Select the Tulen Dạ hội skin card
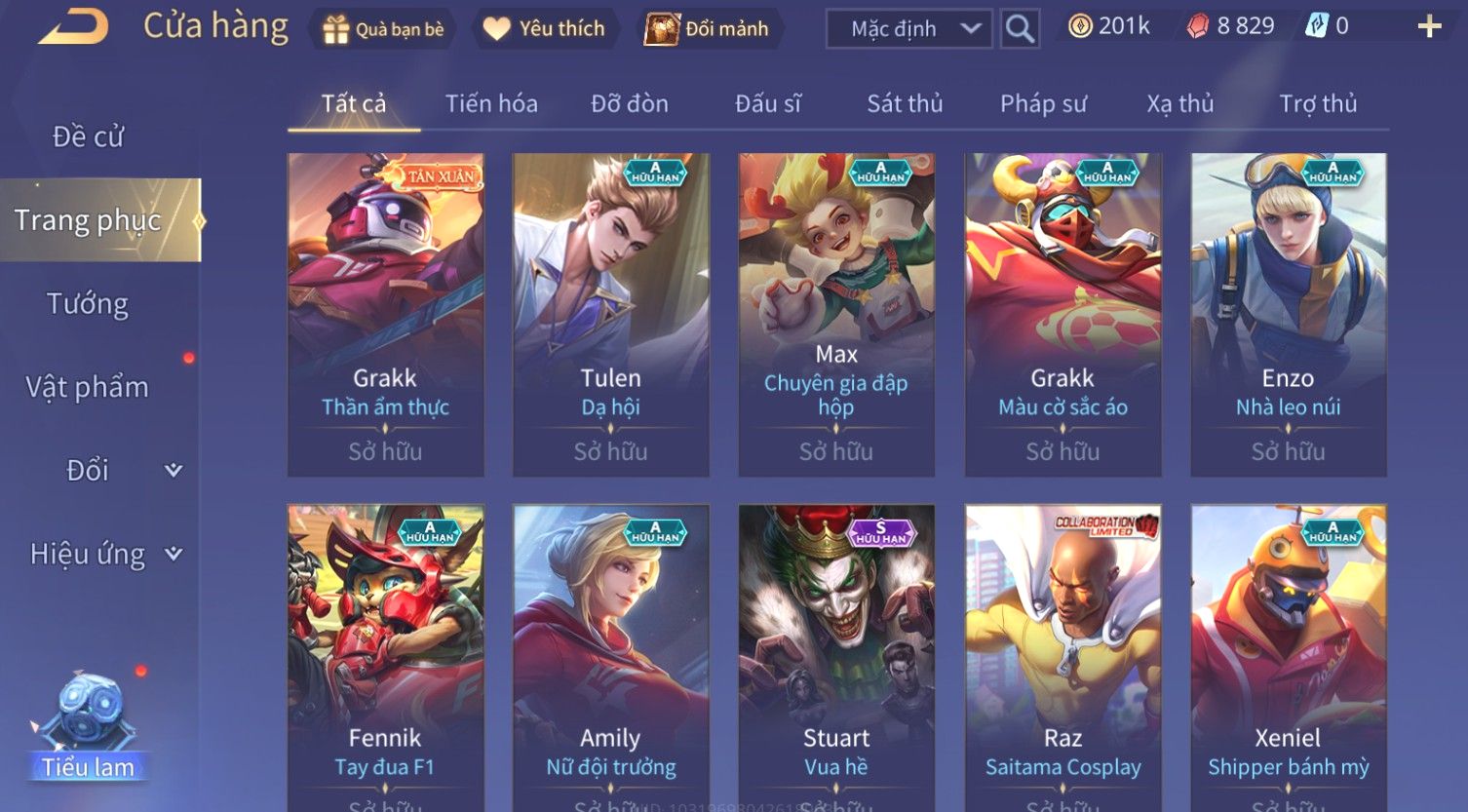 611,314
